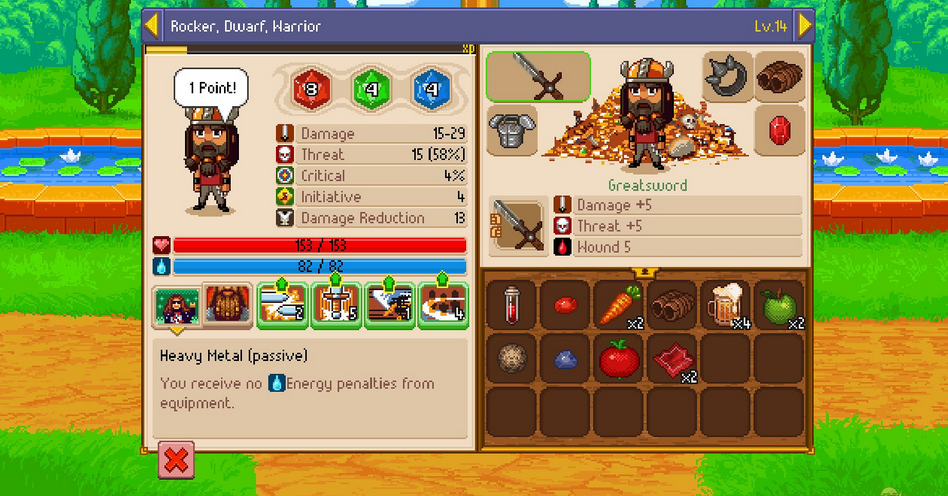
Task: Select the dwarf beard passive icon
Action: click(x=226, y=305)
